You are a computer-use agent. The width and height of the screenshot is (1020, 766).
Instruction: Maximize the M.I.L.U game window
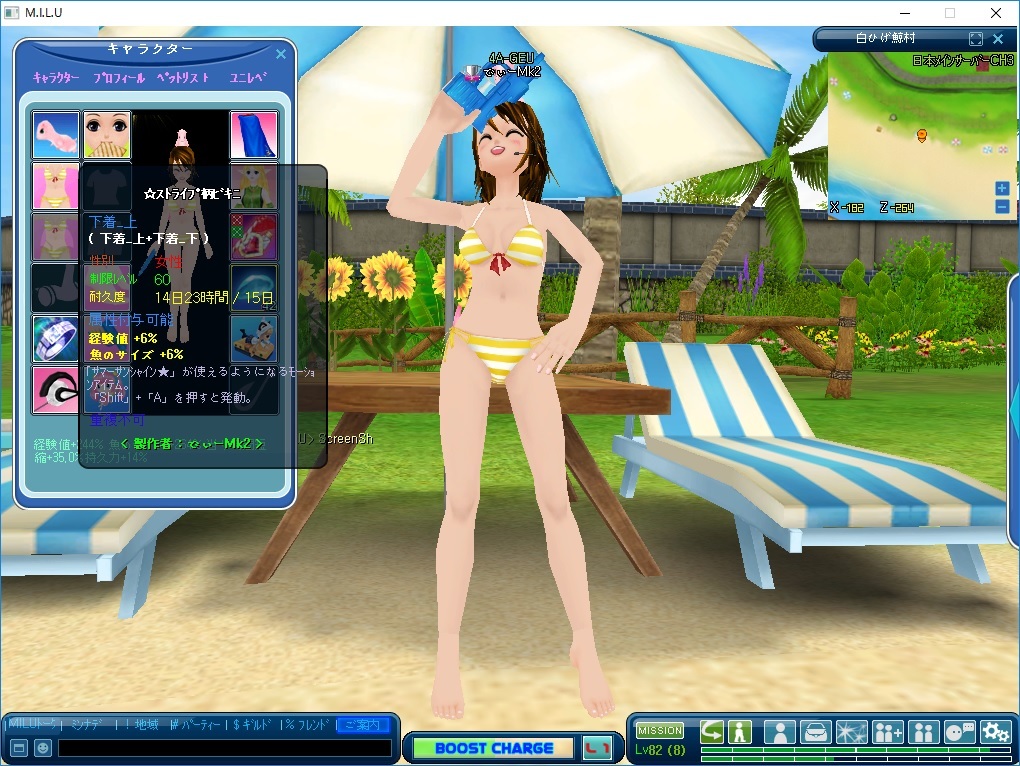point(949,13)
